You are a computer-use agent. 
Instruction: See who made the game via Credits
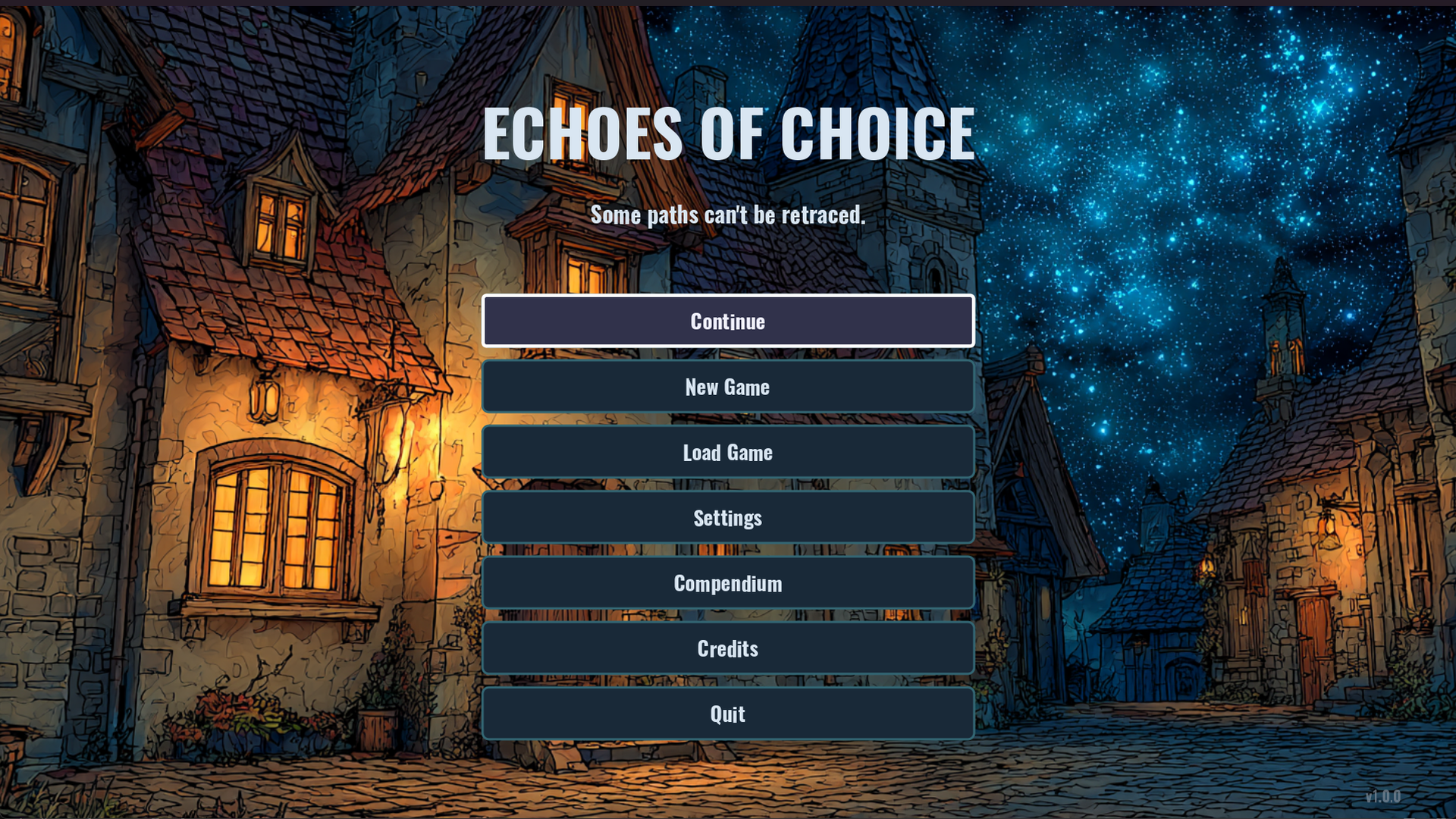pos(727,648)
